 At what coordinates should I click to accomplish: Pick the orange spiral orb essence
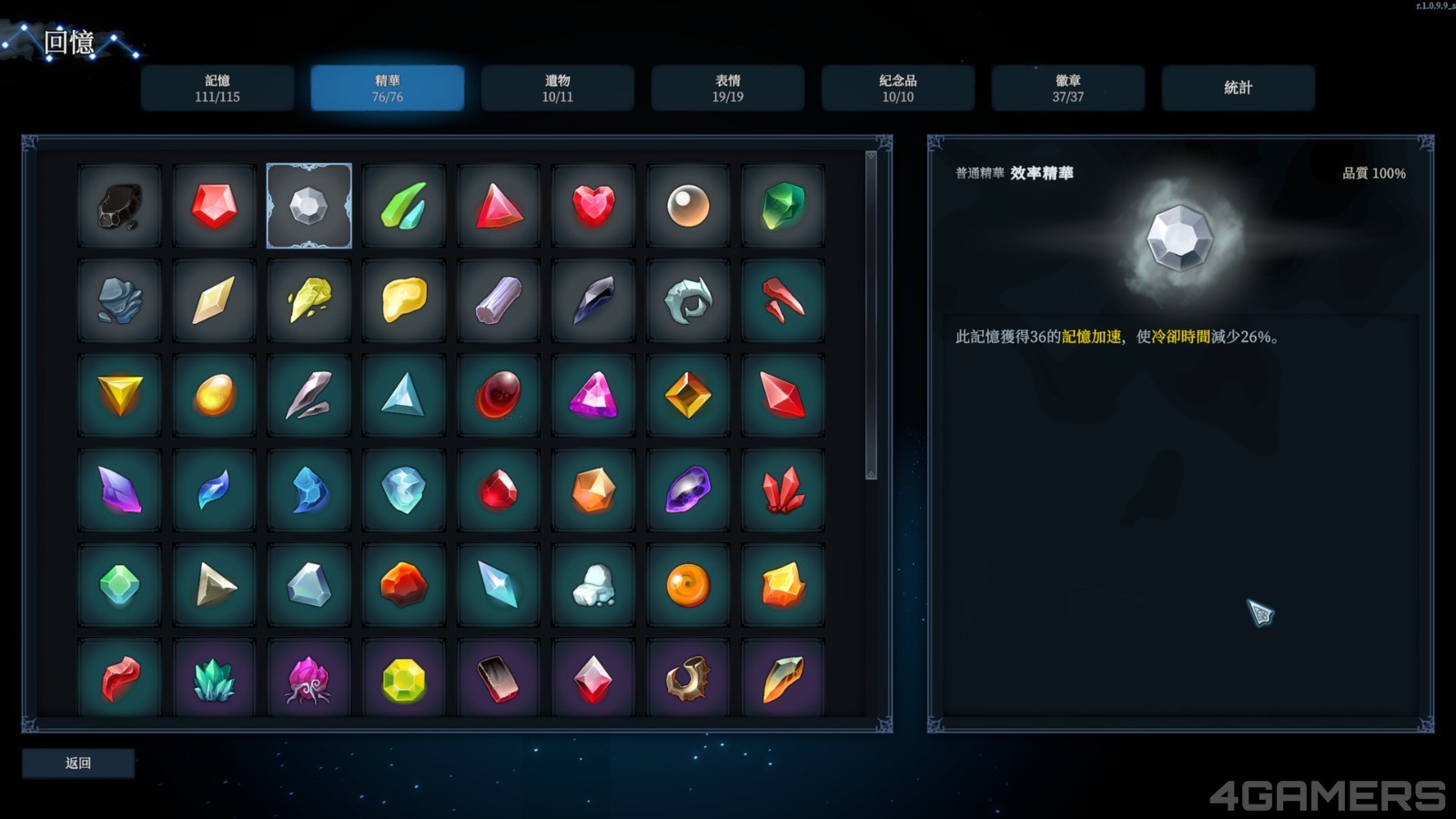click(x=688, y=585)
